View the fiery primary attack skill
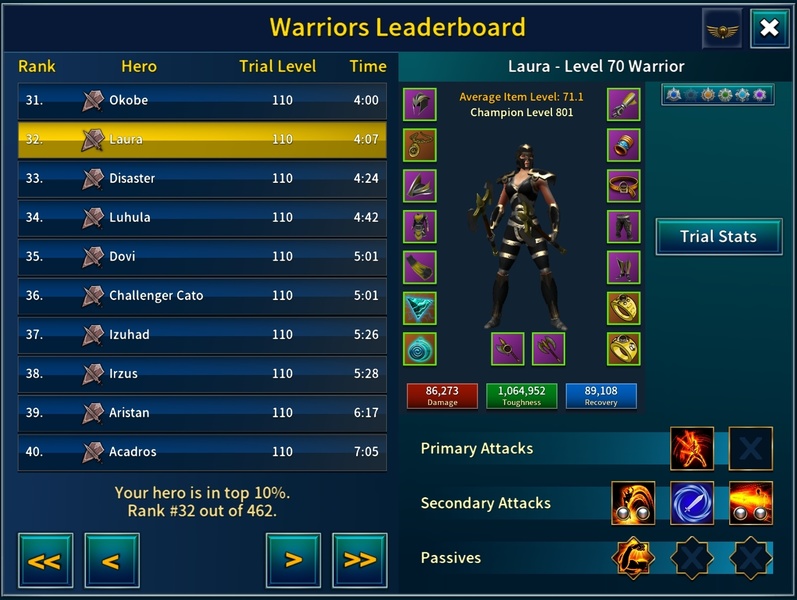Screen dimensions: 797x600 coord(692,449)
